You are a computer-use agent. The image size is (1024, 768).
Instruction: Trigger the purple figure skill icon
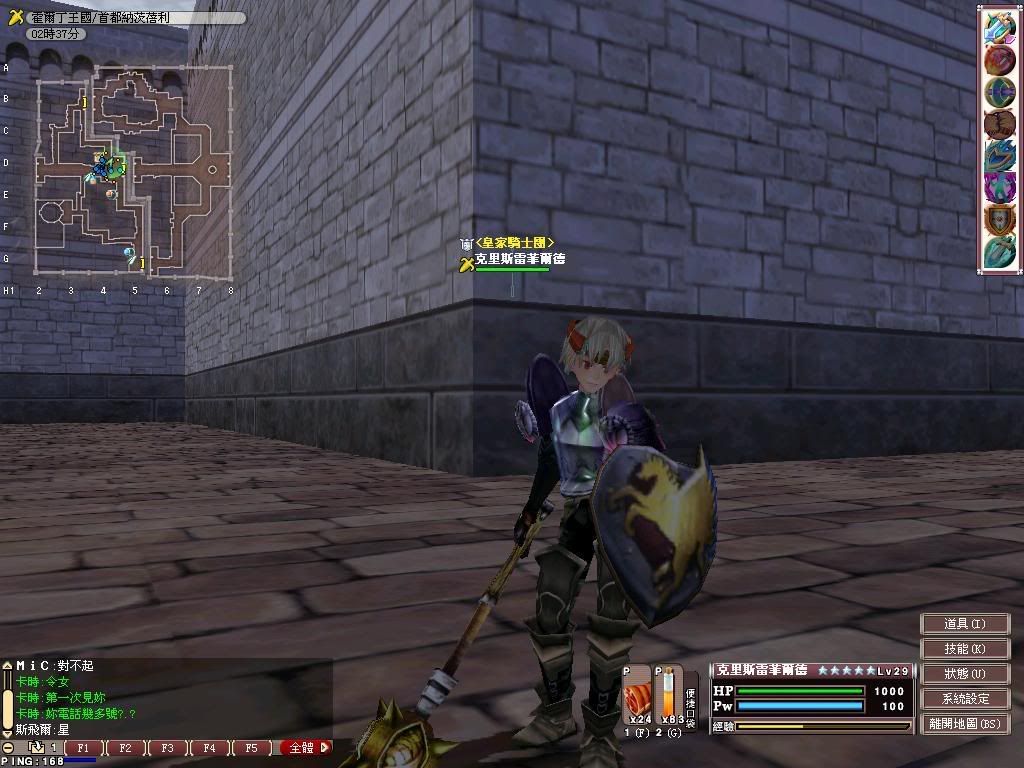[x=1000, y=188]
